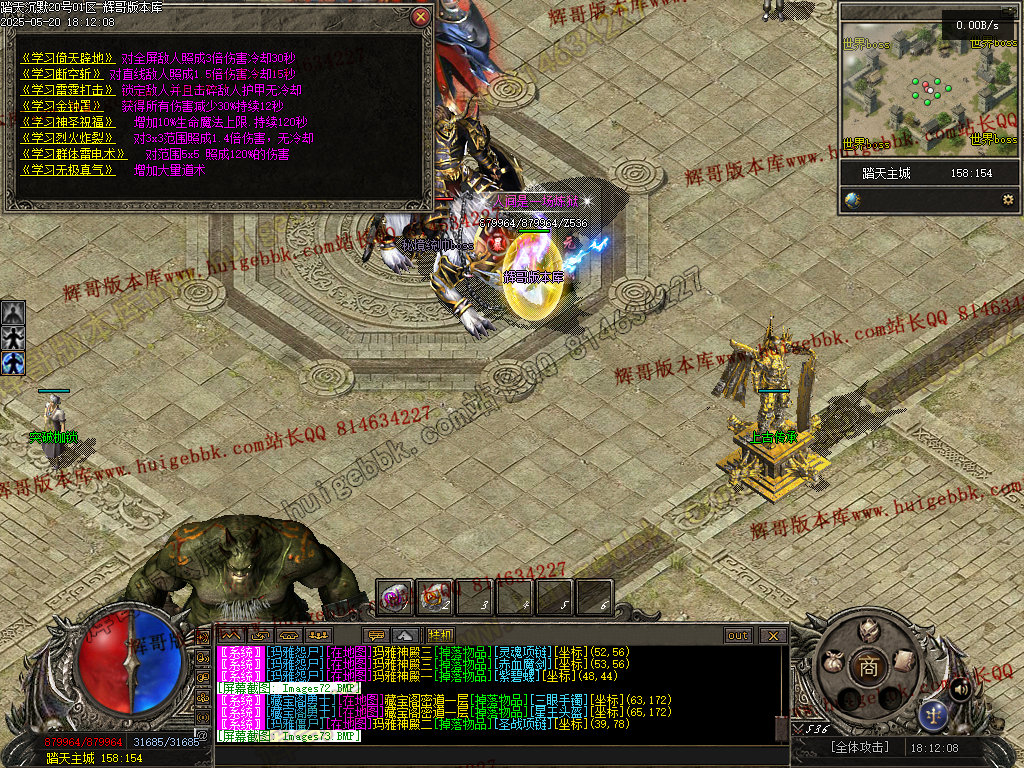Close the skill learning dialog
Screen dimensions: 1024x768
point(421,17)
